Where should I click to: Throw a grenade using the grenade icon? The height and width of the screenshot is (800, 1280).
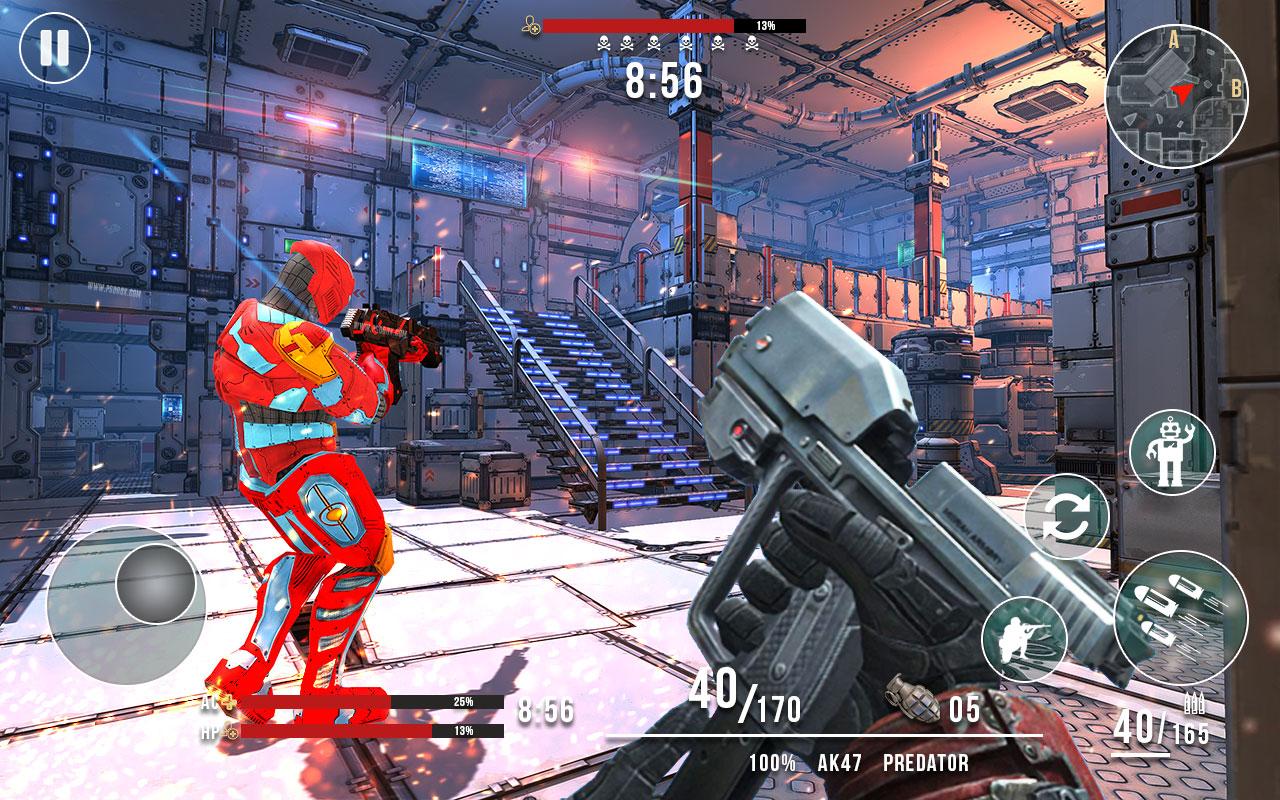point(913,699)
